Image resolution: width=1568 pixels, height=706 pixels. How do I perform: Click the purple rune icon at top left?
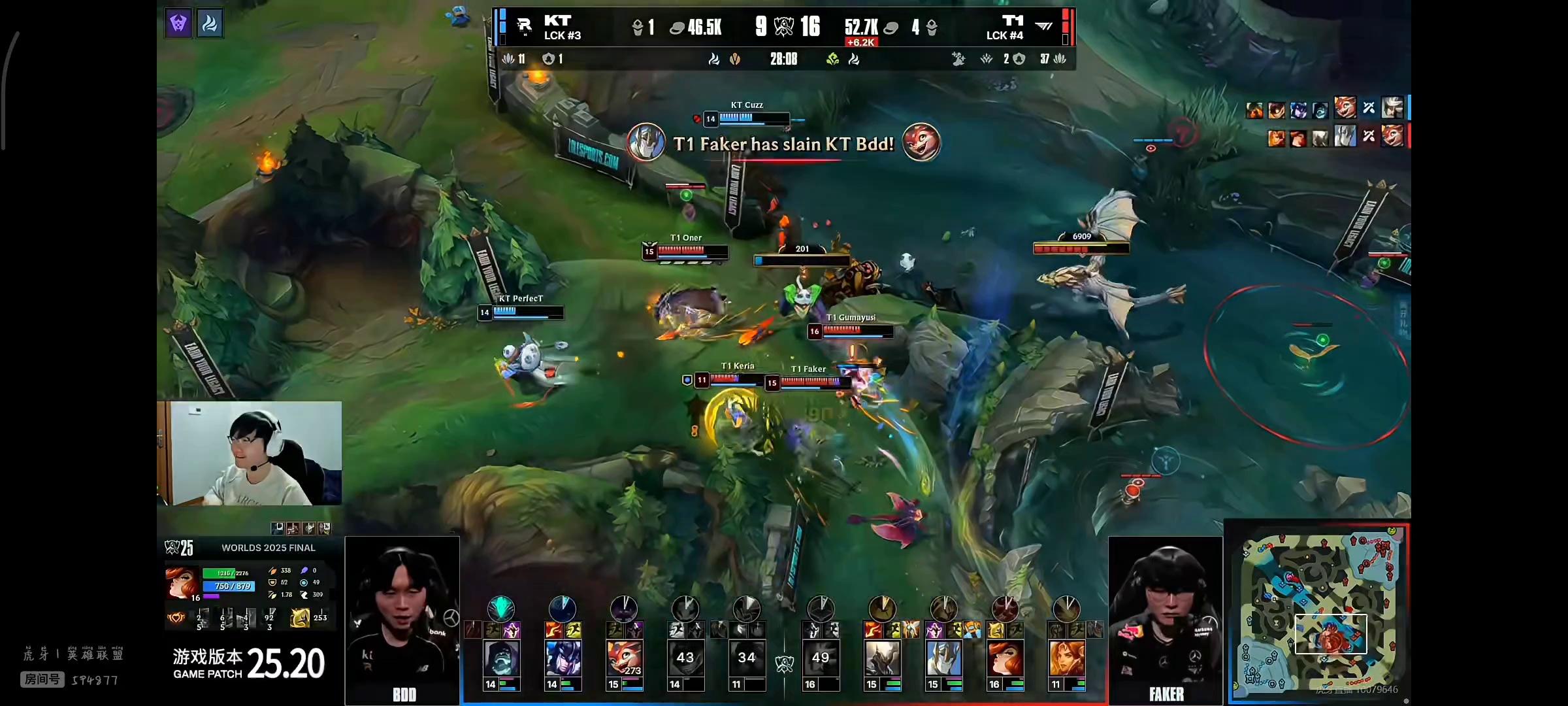(x=178, y=24)
